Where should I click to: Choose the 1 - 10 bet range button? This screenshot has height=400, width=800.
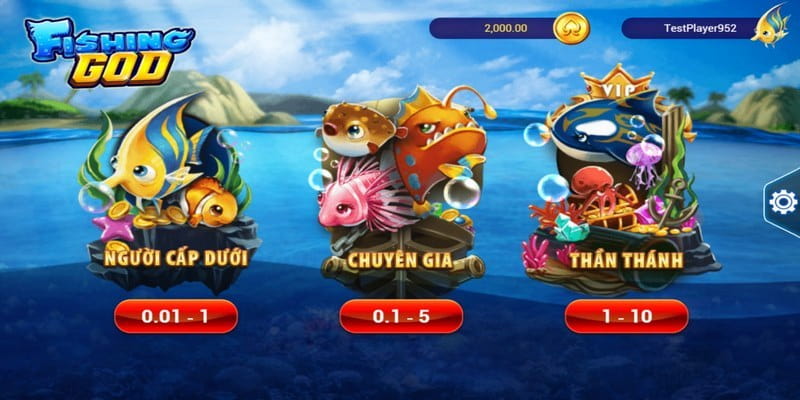click(x=626, y=316)
